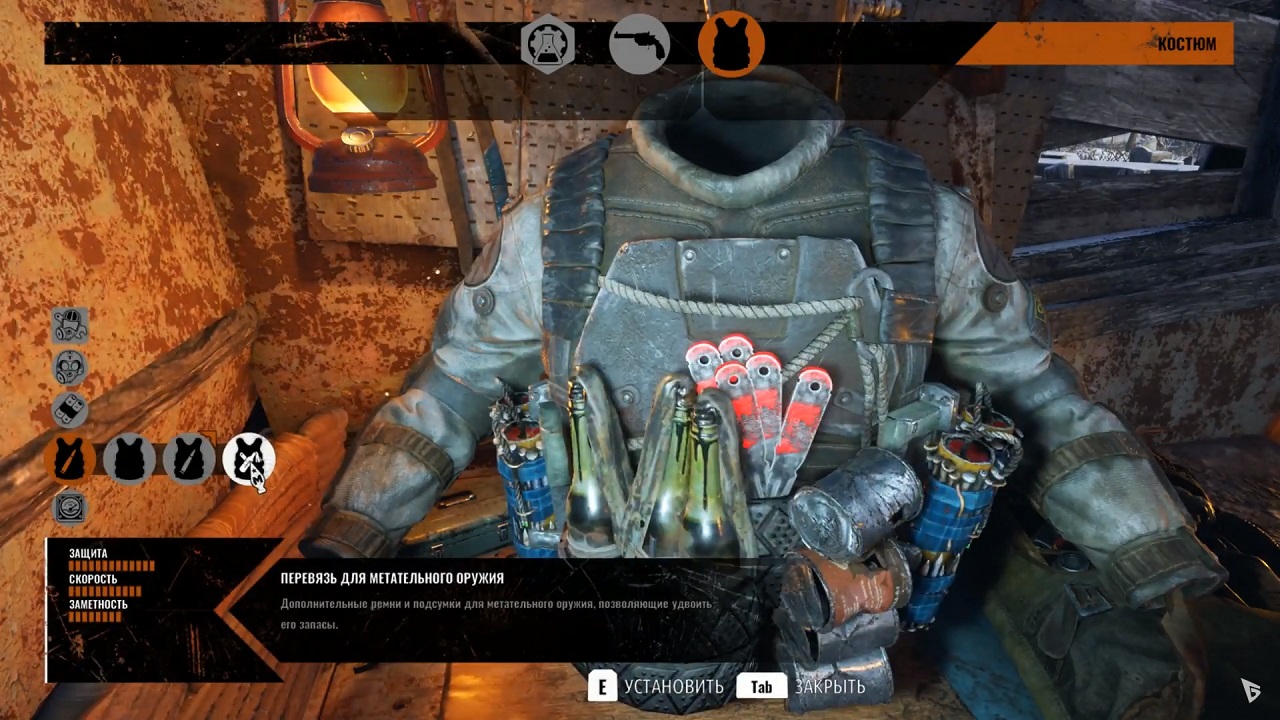
Task: Pick the orange-highlighted vest with bullet
Action: (x=70, y=459)
